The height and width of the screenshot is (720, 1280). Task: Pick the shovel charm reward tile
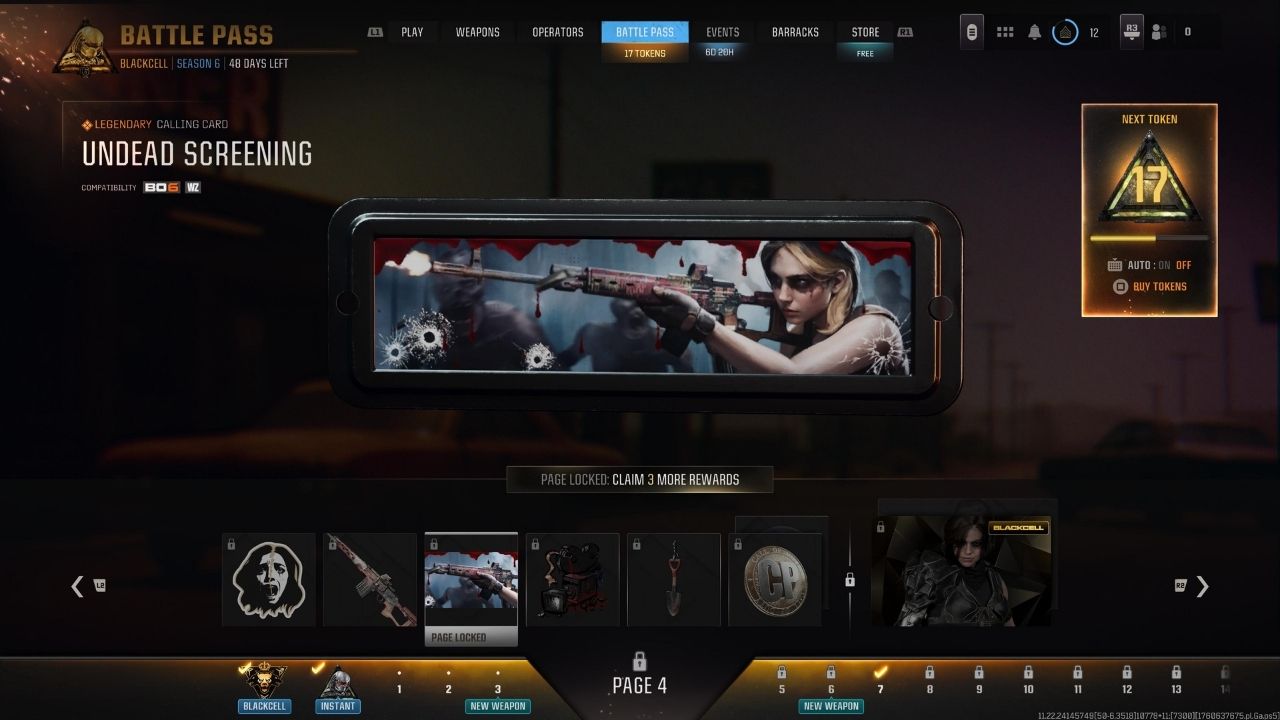[674, 580]
